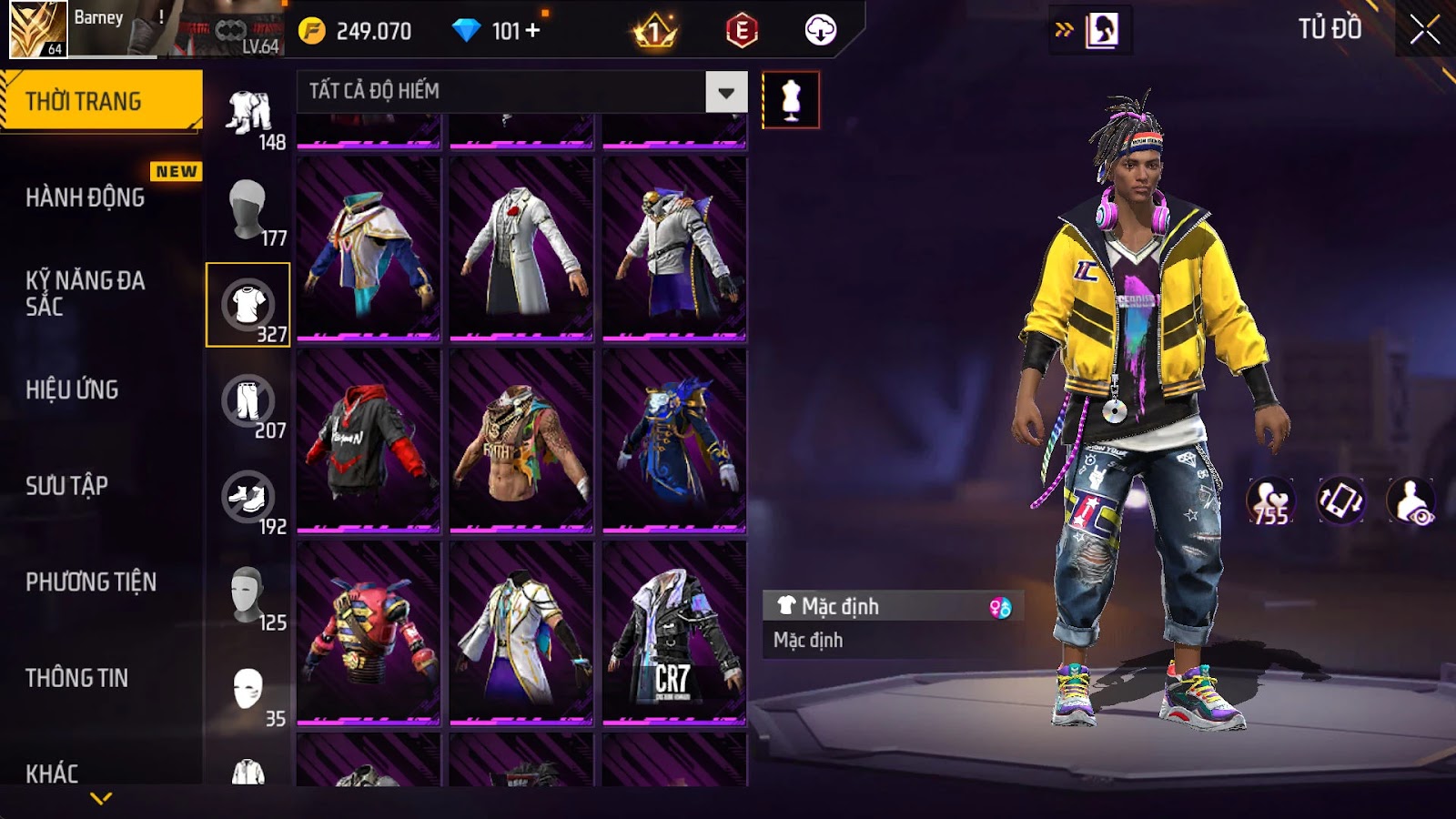Expand the side menu down arrow
The image size is (1456, 819).
101,798
